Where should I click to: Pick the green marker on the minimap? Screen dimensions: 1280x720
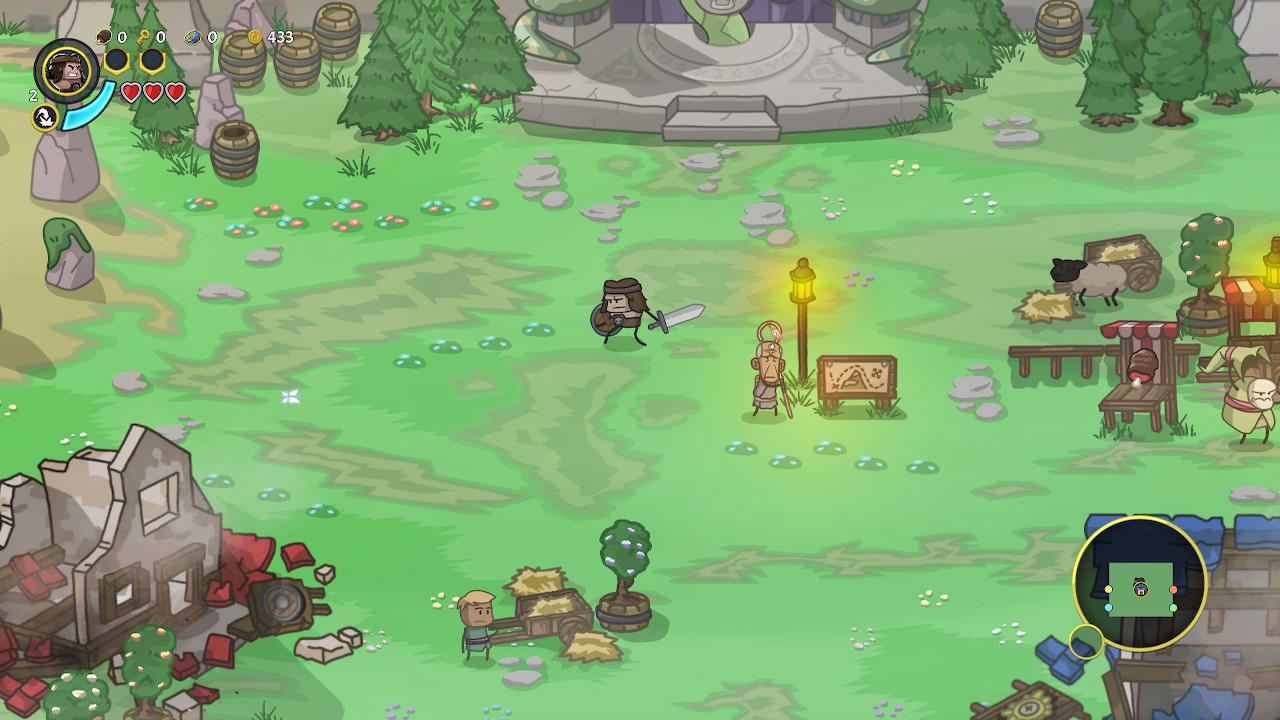pyautogui.click(x=1173, y=607)
